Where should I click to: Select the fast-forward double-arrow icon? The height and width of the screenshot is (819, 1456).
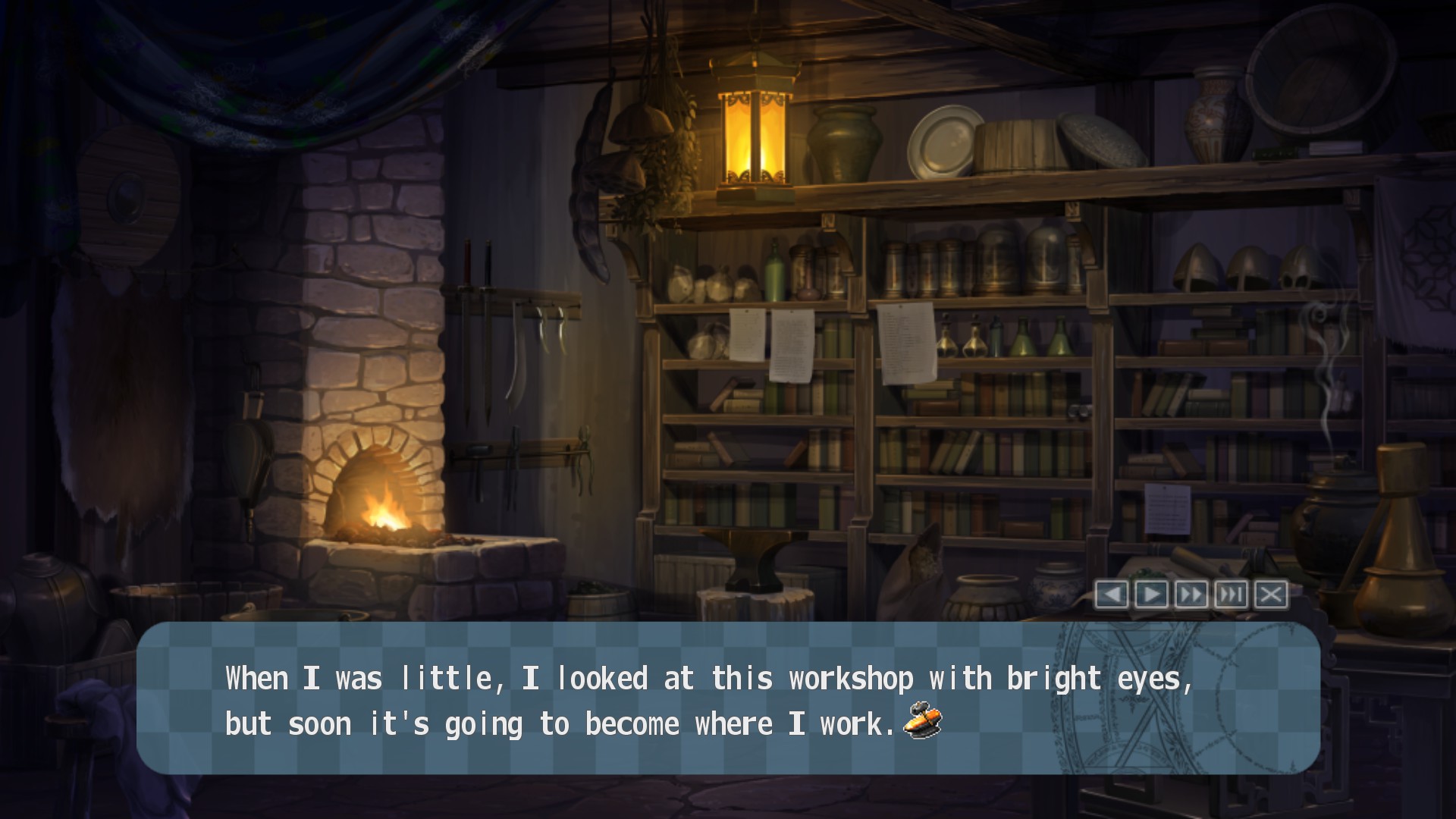point(1191,595)
